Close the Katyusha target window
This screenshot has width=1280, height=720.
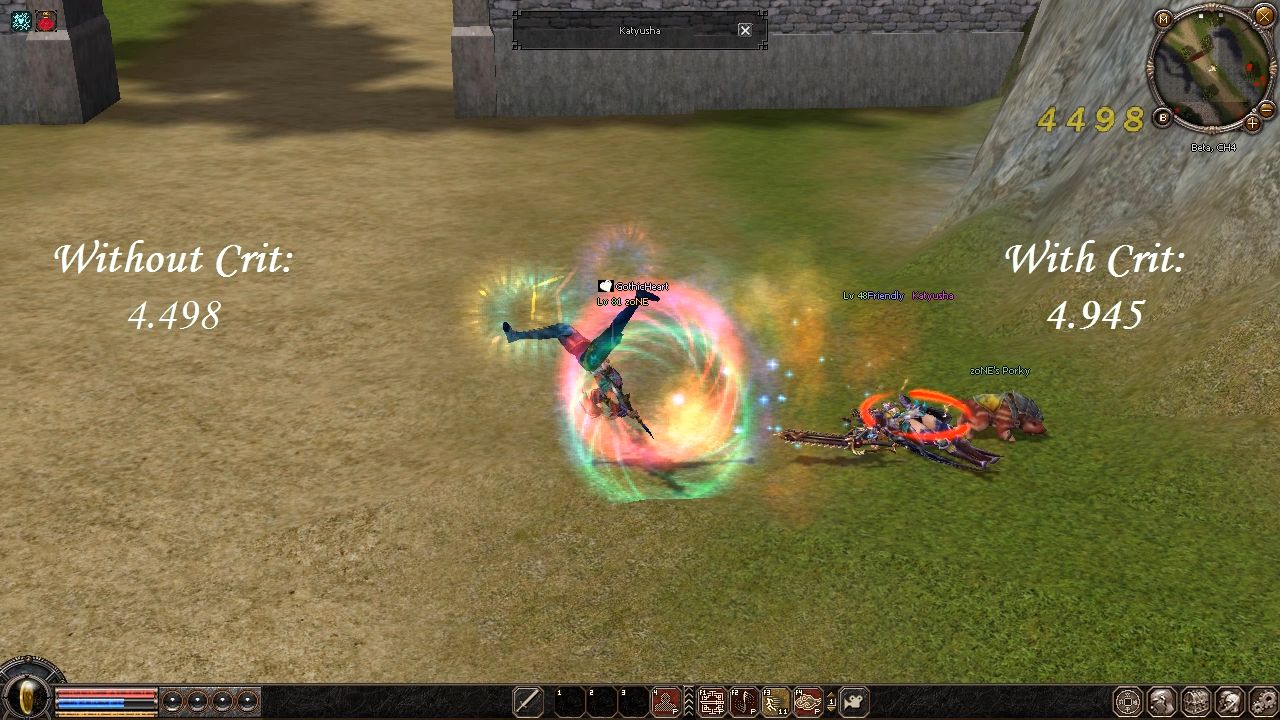(x=745, y=30)
